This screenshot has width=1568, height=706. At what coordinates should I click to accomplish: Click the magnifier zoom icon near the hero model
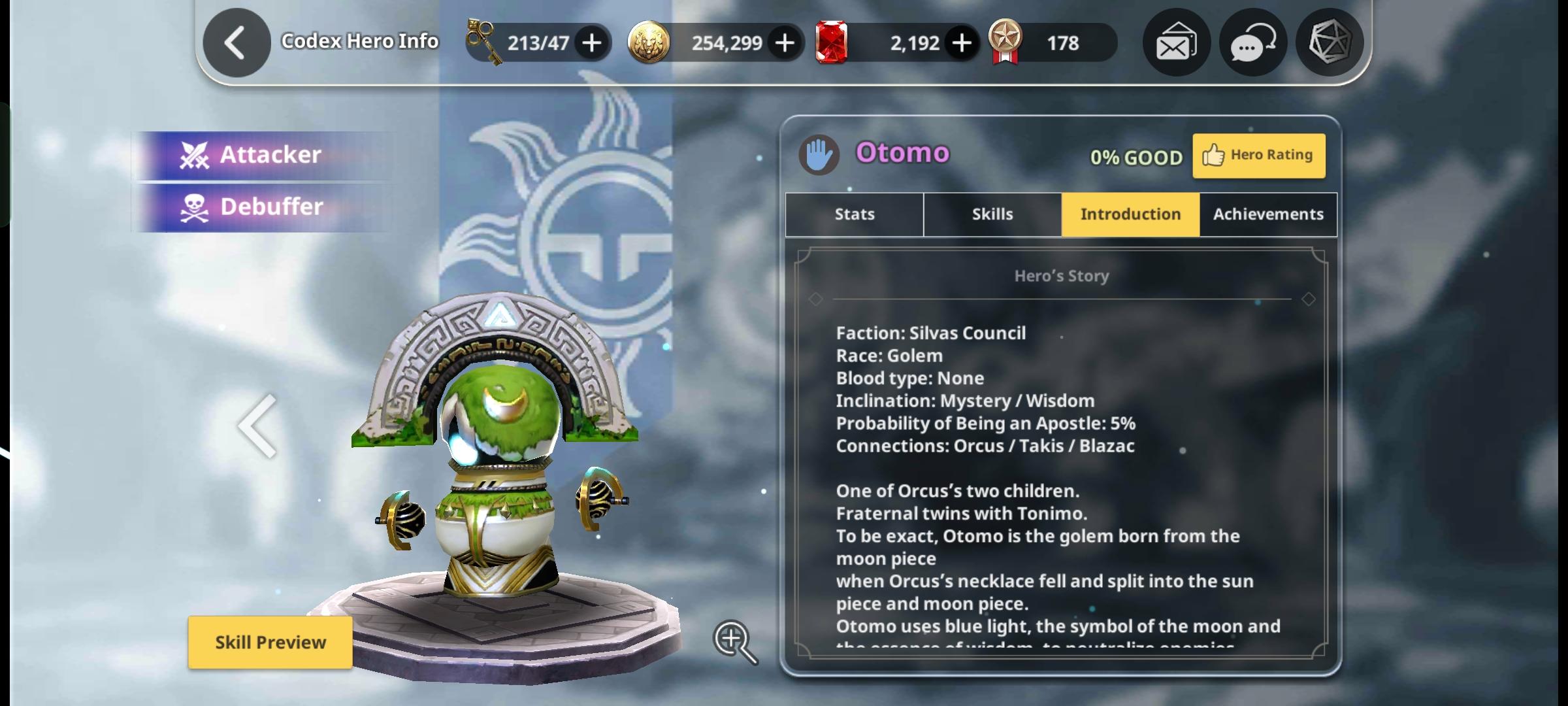pyautogui.click(x=734, y=643)
